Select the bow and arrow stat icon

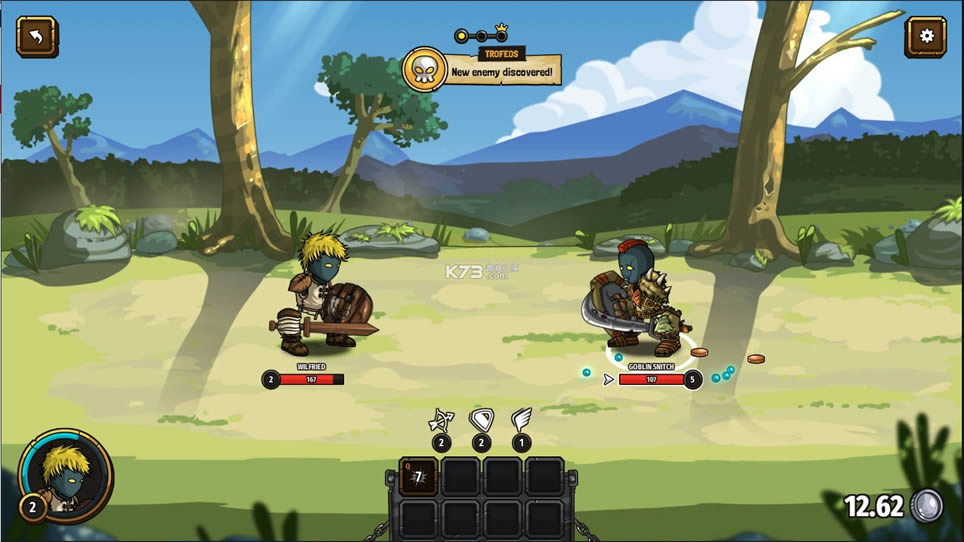point(441,420)
